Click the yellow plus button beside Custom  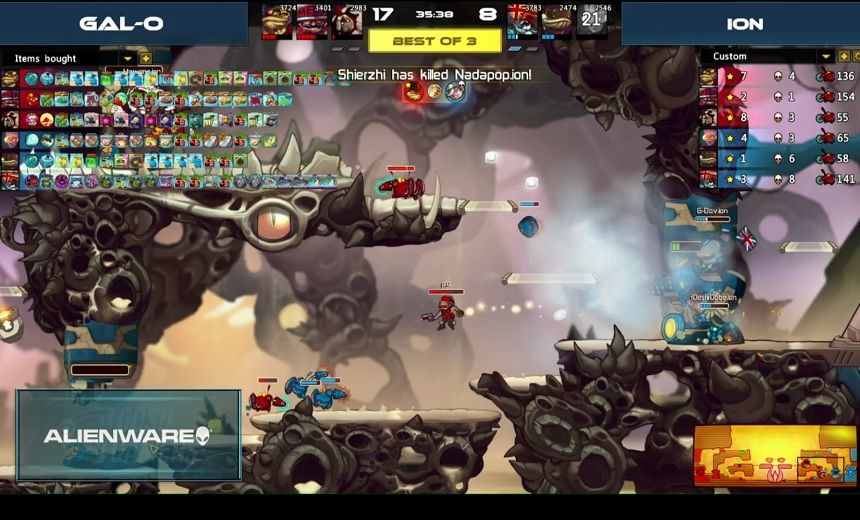coord(845,57)
